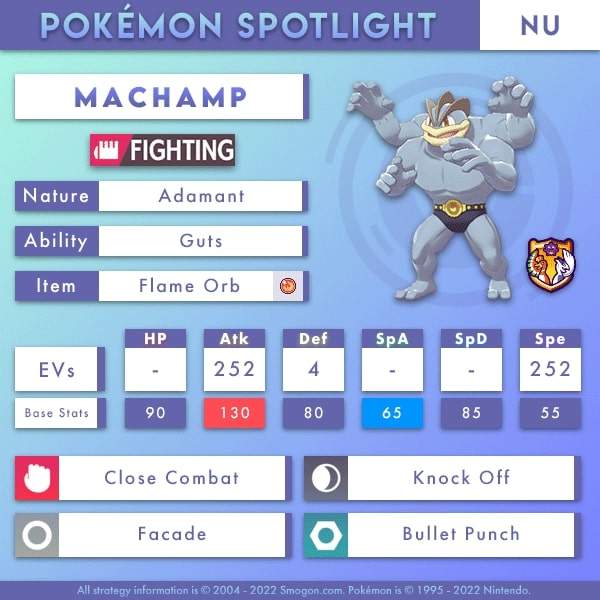Click the NU tier label
600x600 pixels.
pyautogui.click(x=539, y=25)
